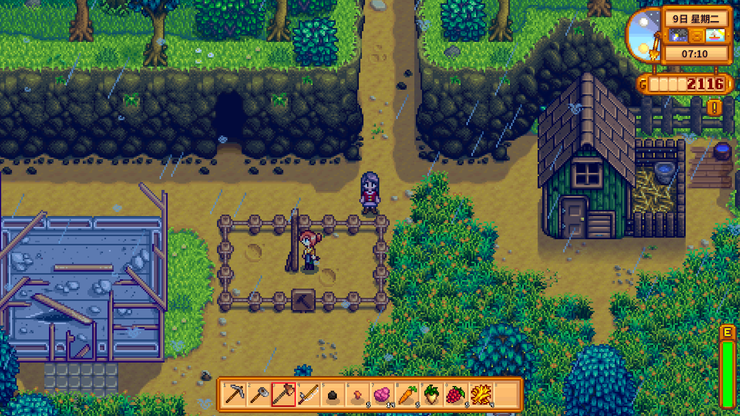Select the red berry slot

(455, 394)
